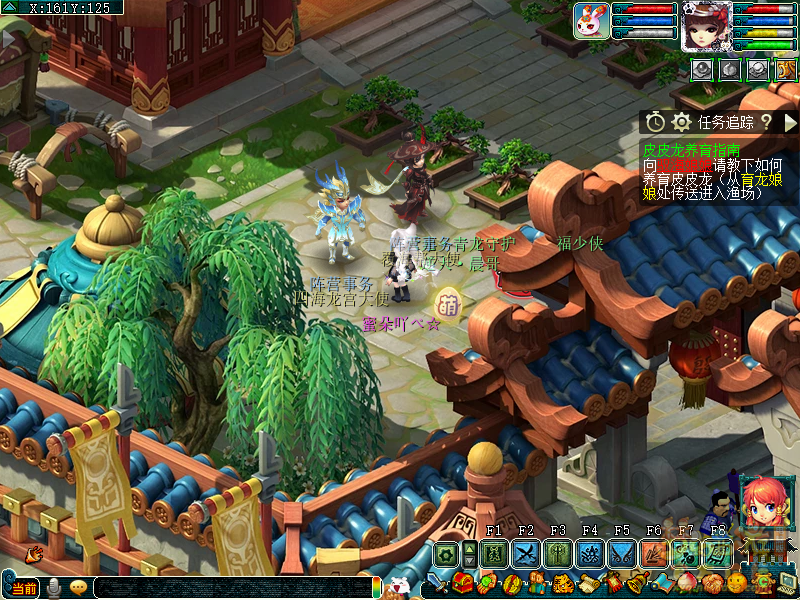Screen dimensions: 800x600
Task: Click the sword icon in bottom toolbar
Action: pos(438,583)
